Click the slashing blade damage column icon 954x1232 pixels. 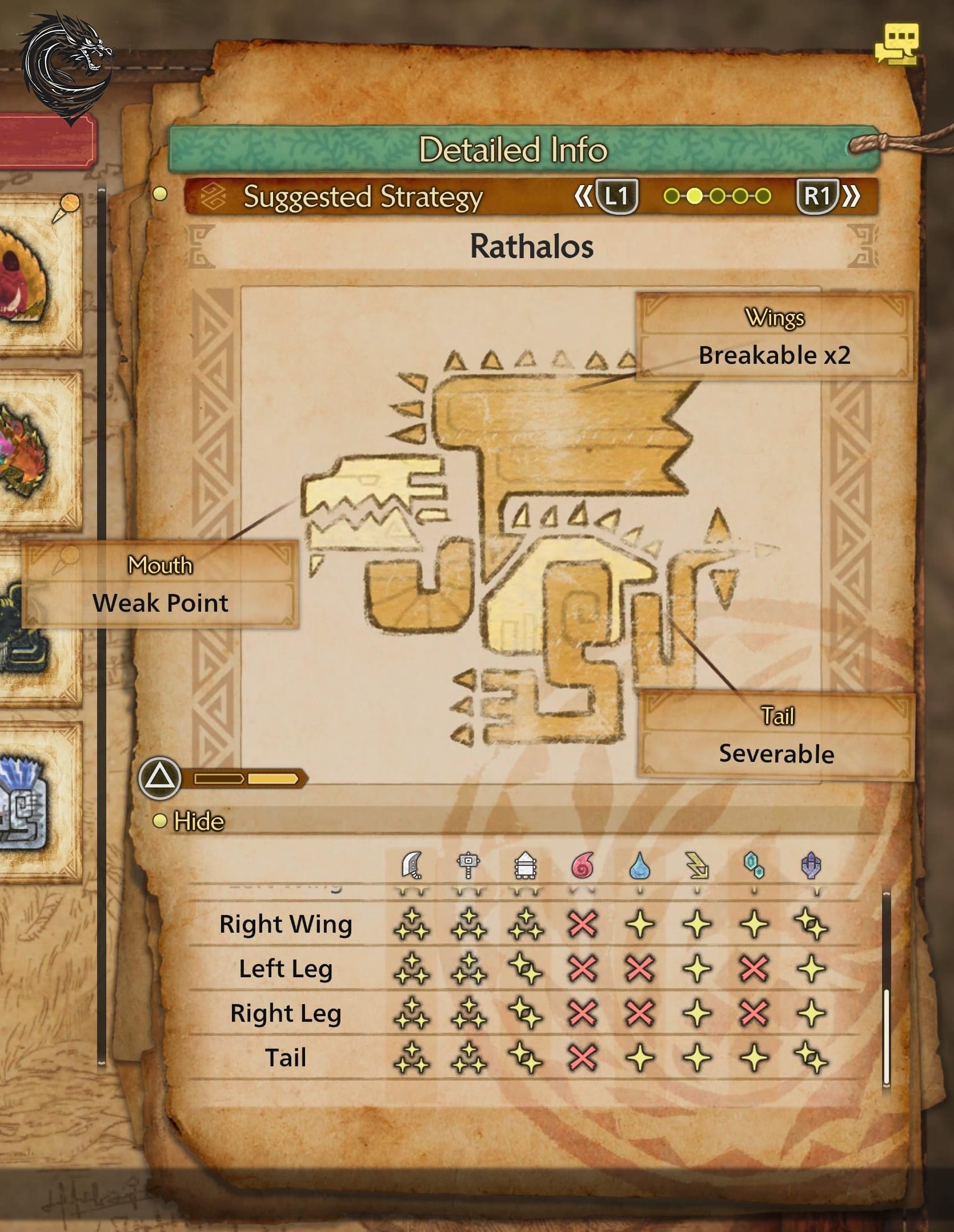(x=412, y=865)
